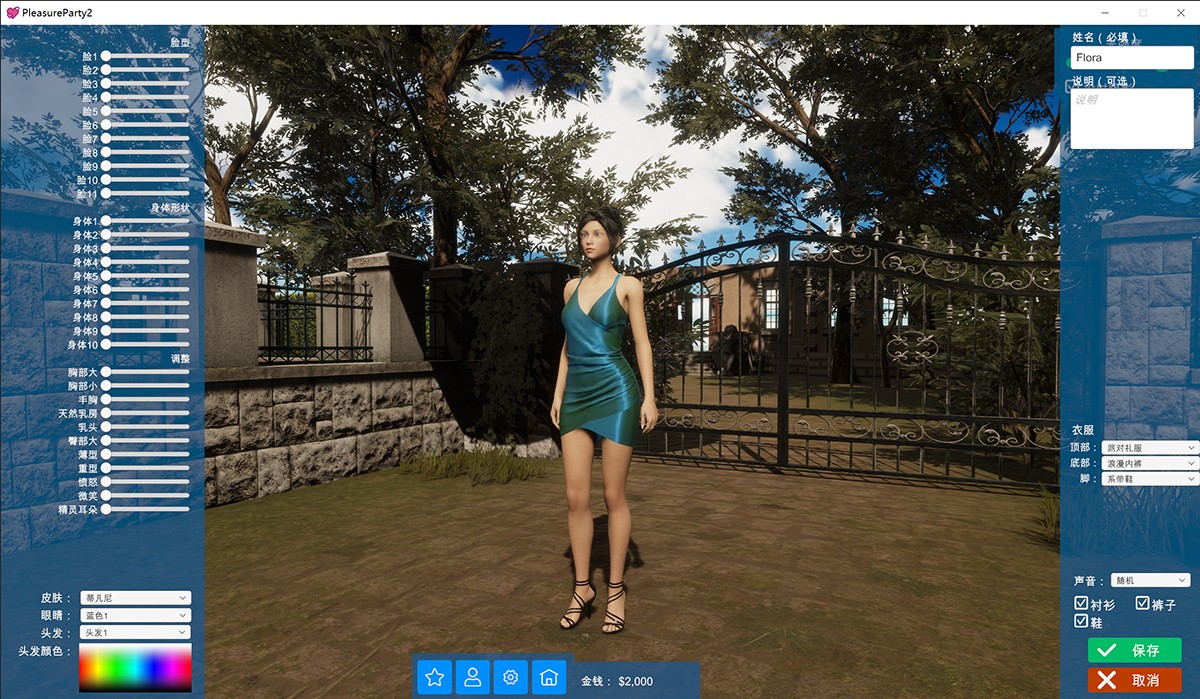
Task: Click the green 保存 save button
Action: point(1134,650)
